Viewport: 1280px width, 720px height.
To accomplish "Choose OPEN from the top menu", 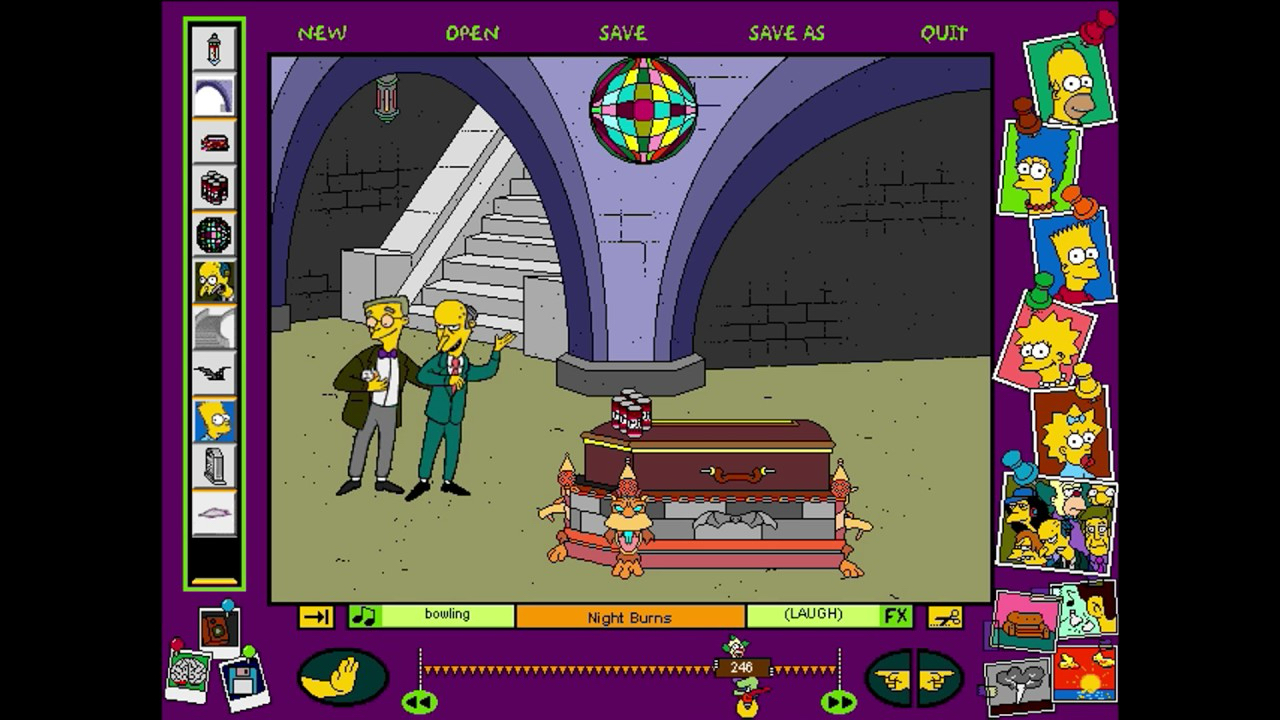I will click(472, 33).
